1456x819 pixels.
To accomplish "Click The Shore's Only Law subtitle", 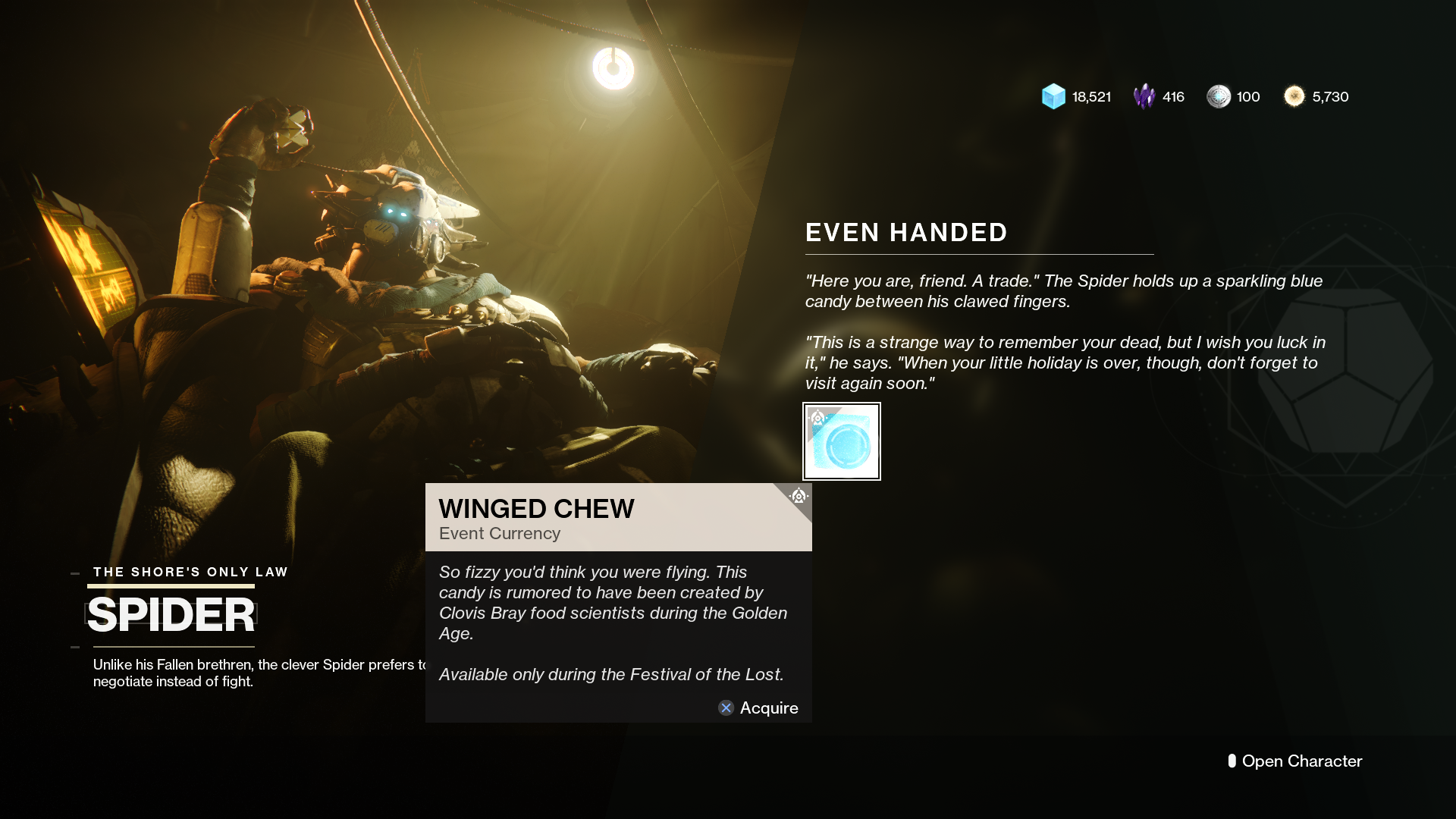I will (x=190, y=572).
